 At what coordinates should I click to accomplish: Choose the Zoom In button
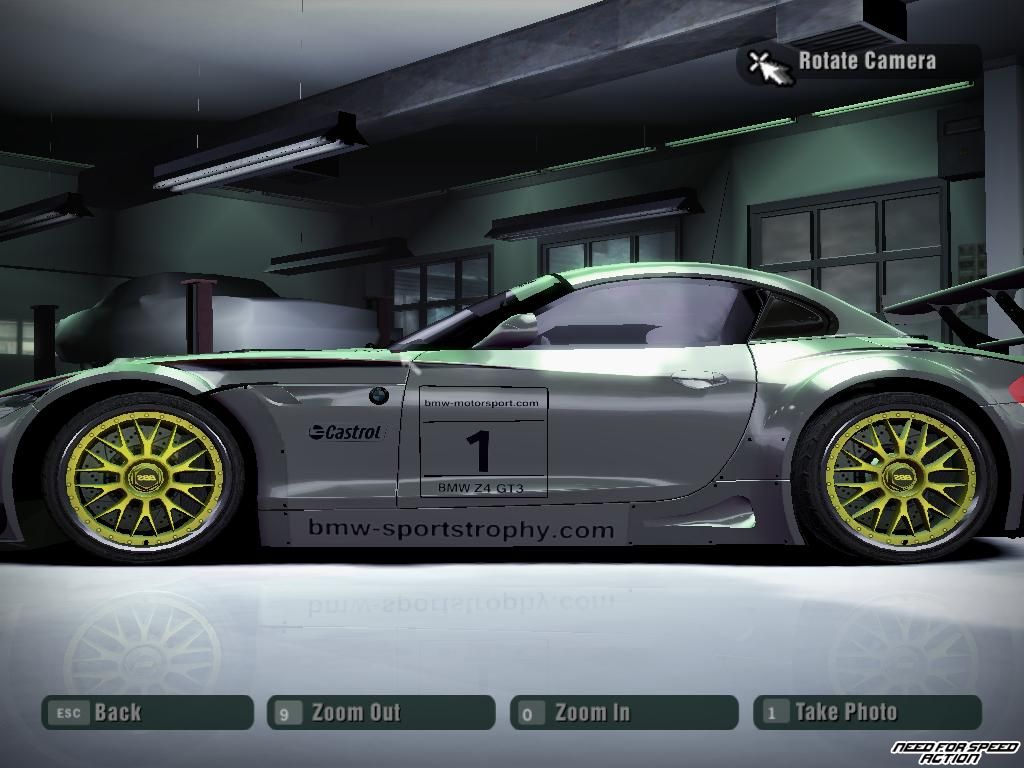pos(624,713)
